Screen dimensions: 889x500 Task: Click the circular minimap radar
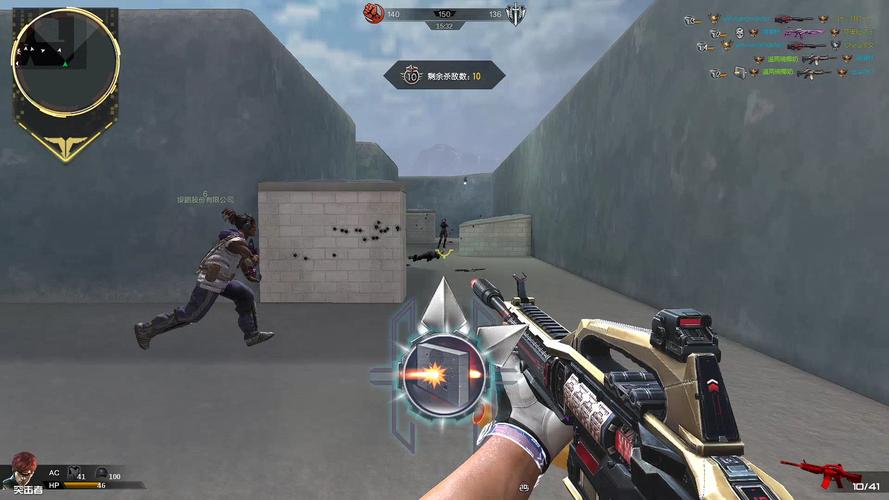pos(66,61)
